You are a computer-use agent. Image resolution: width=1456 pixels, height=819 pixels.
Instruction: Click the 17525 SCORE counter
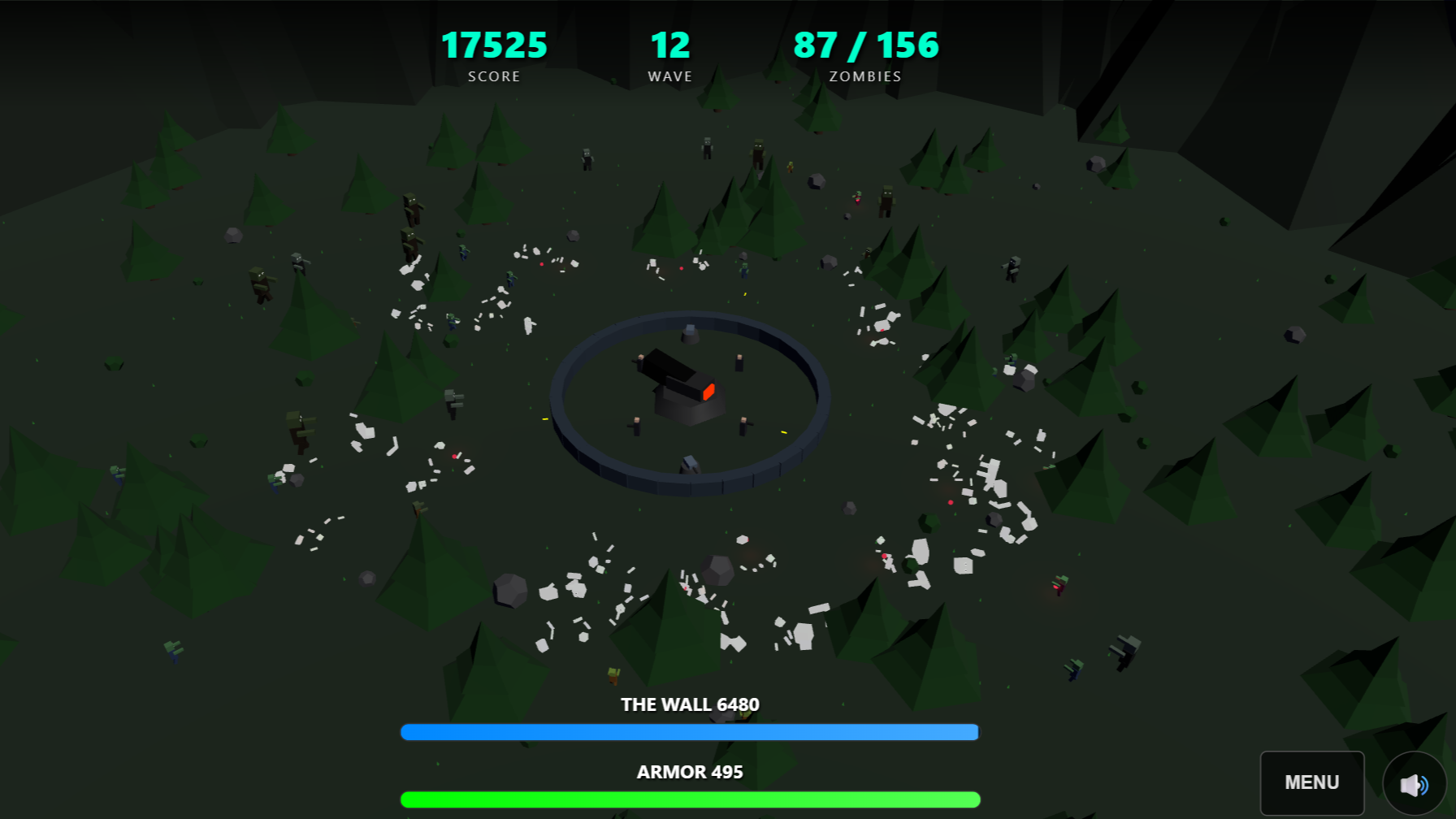pyautogui.click(x=494, y=46)
